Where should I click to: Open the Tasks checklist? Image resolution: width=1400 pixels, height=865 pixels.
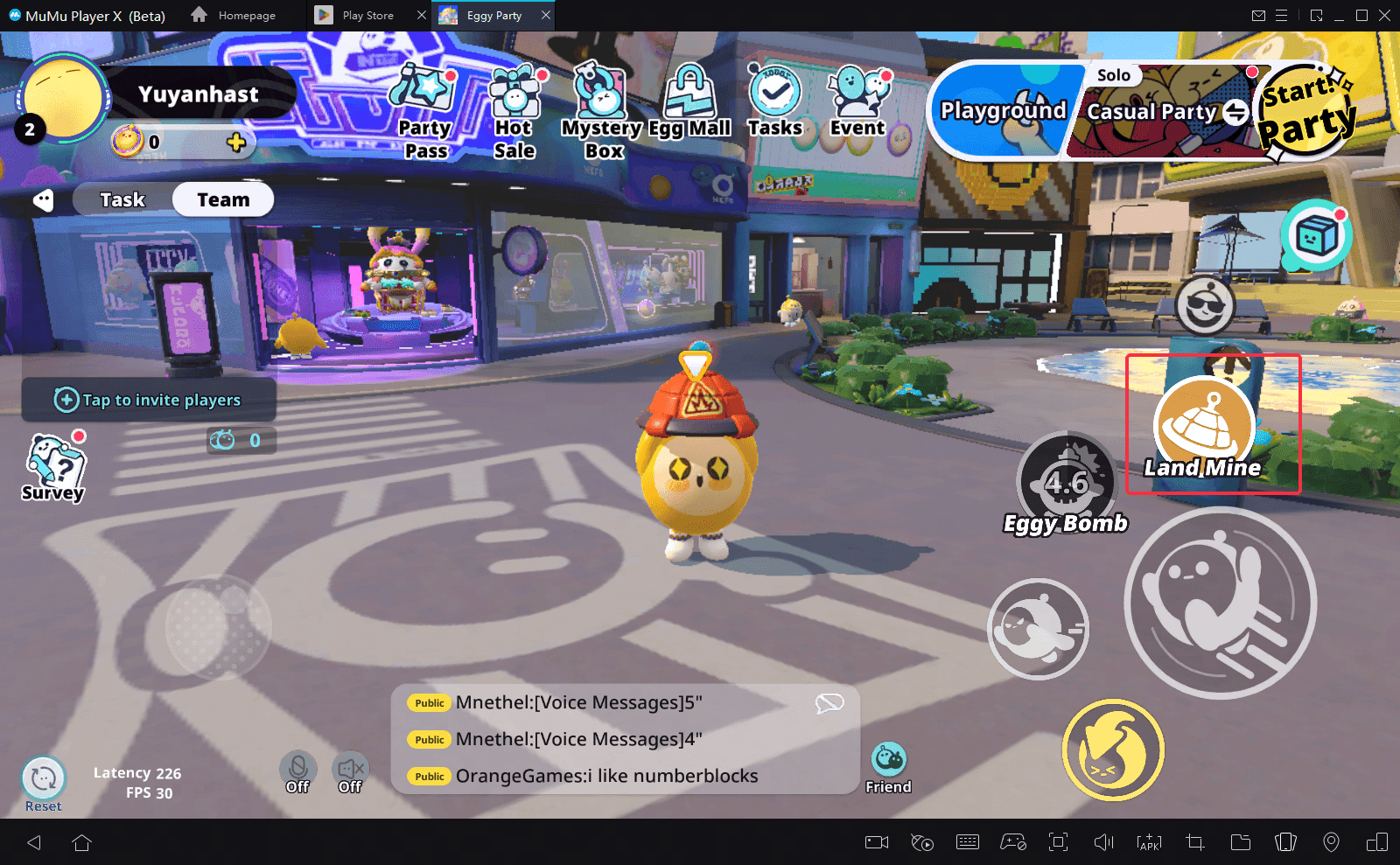775,101
